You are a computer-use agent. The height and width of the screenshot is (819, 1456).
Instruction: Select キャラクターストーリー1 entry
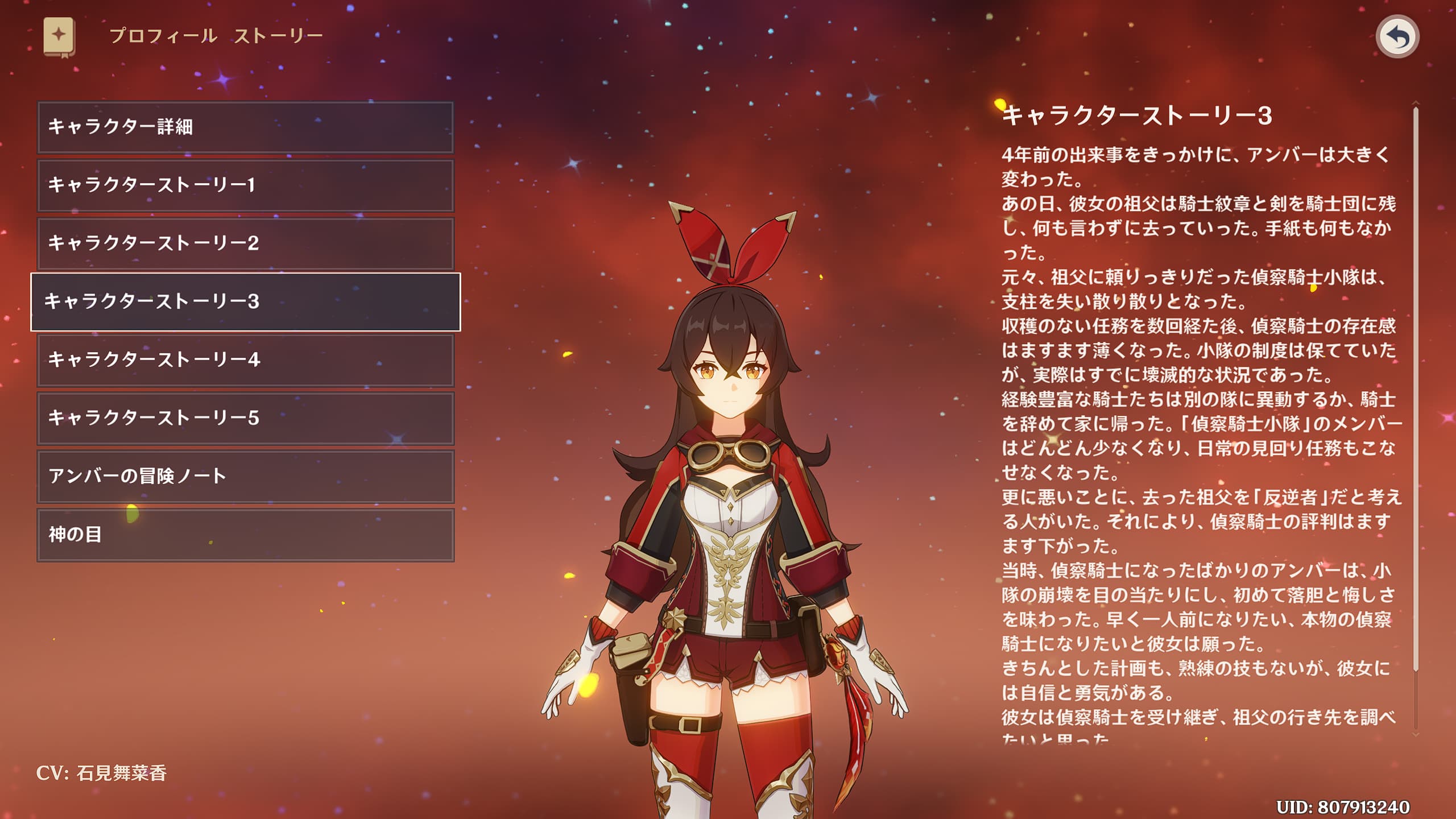click(x=245, y=185)
